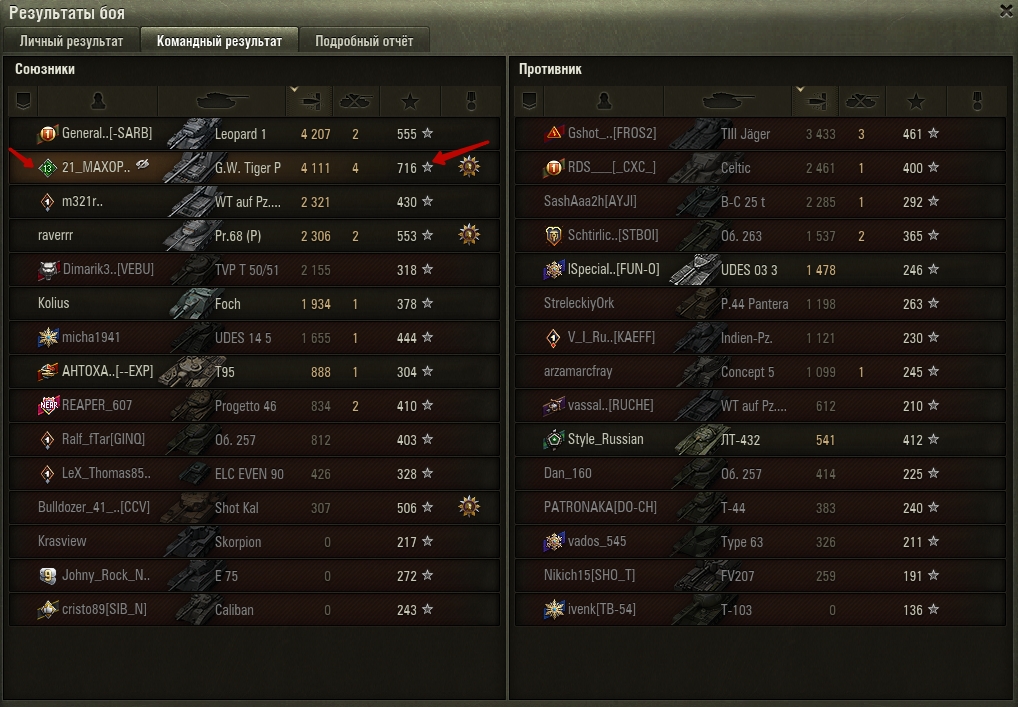Close the battle results window
This screenshot has height=707, width=1018.
(x=1006, y=10)
